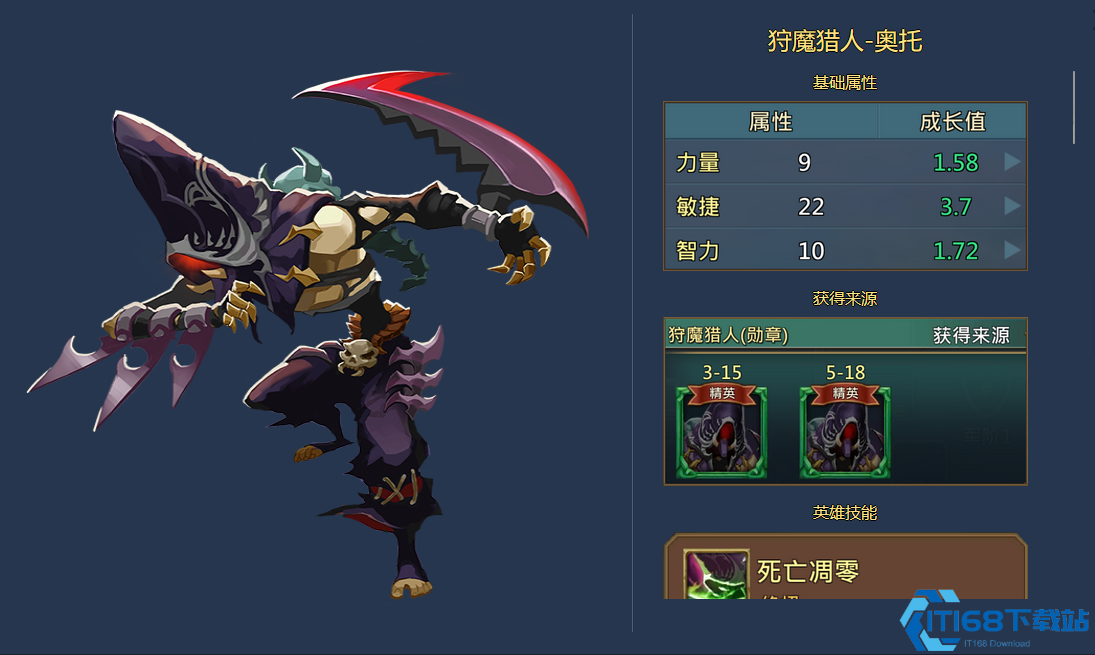Expand the 智力 growth arrow

[x=1012, y=250]
